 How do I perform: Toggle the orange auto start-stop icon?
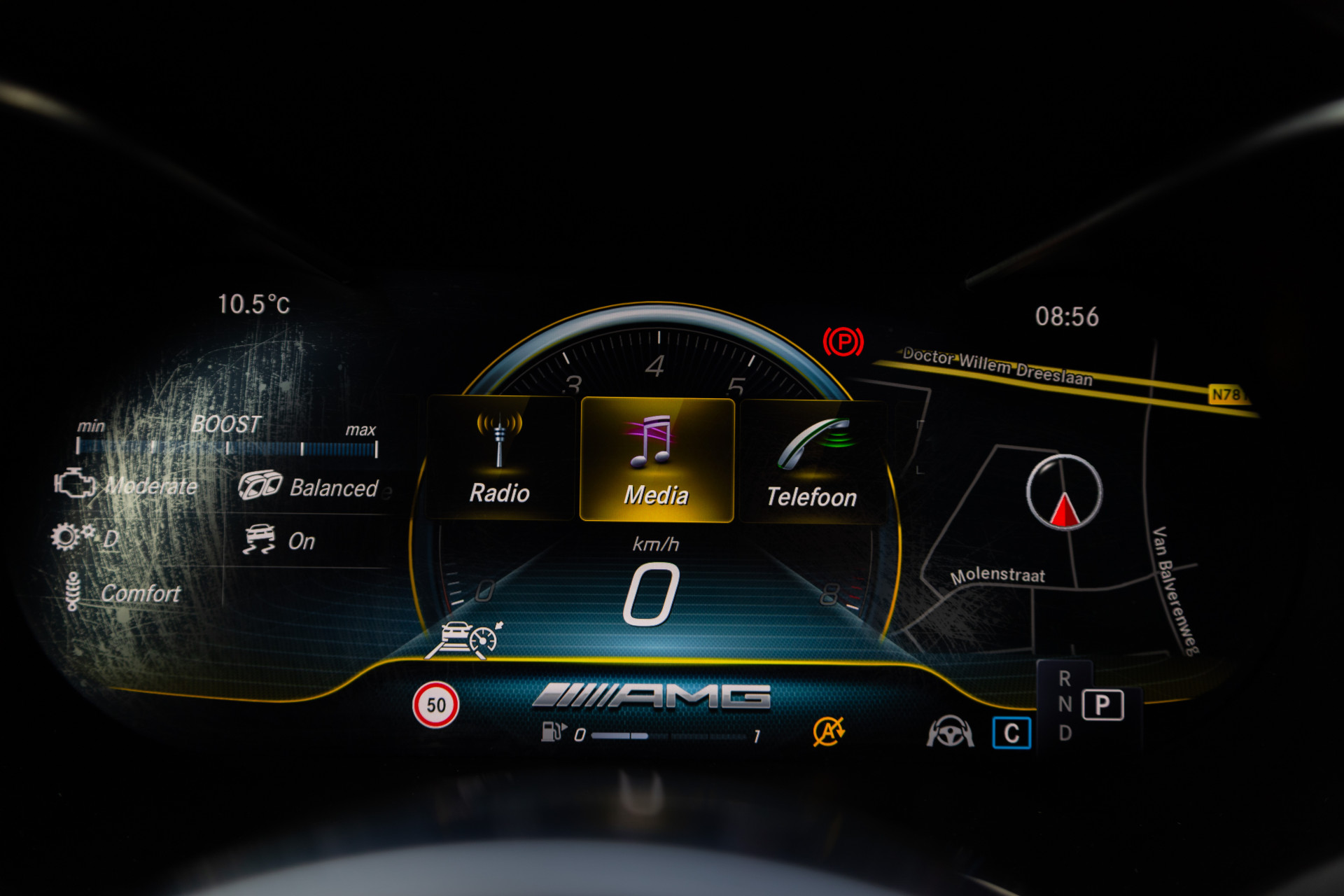[828, 731]
